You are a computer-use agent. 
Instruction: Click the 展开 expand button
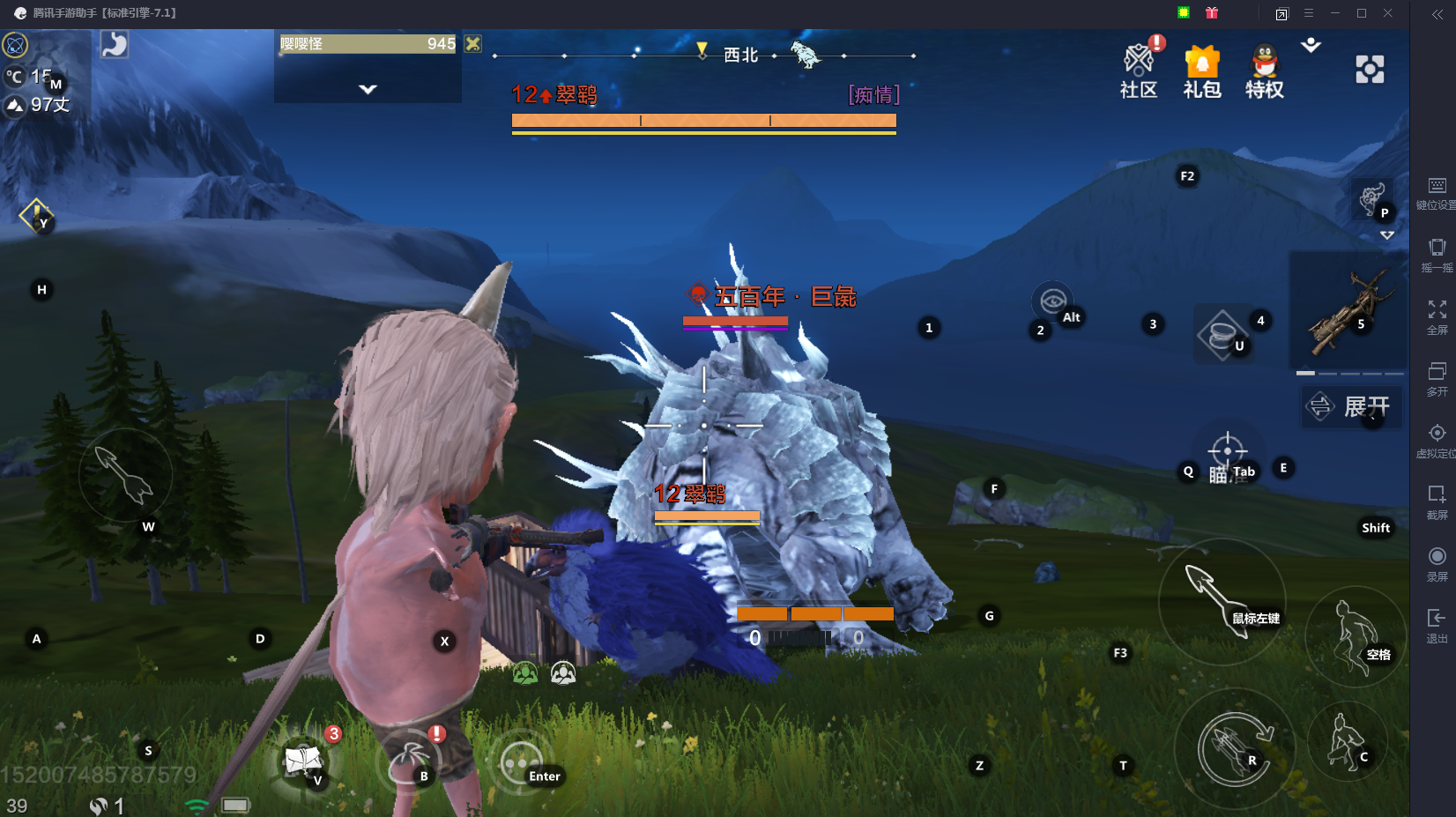tap(1351, 406)
